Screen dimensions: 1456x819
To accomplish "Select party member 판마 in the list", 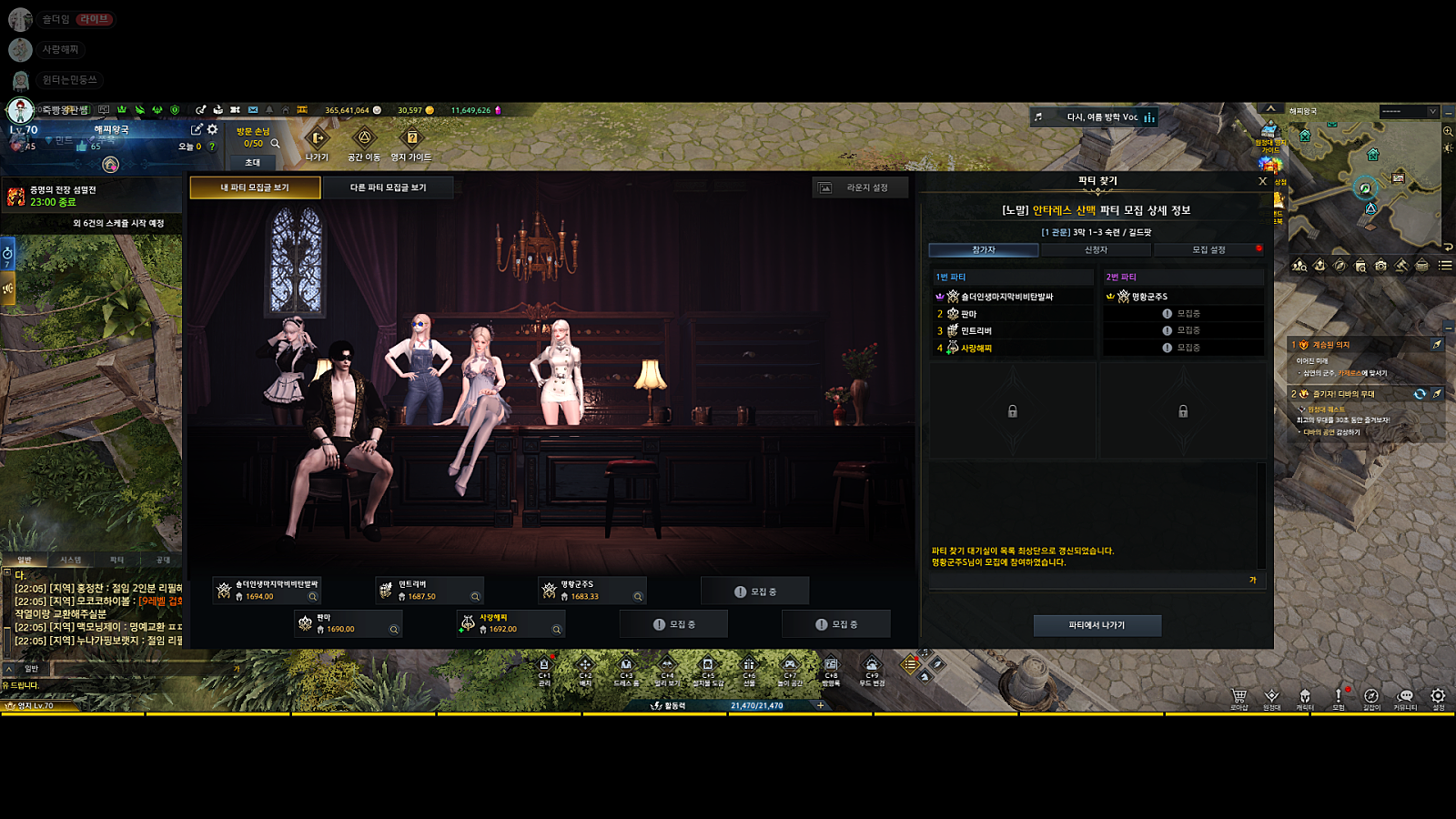I will (968, 314).
